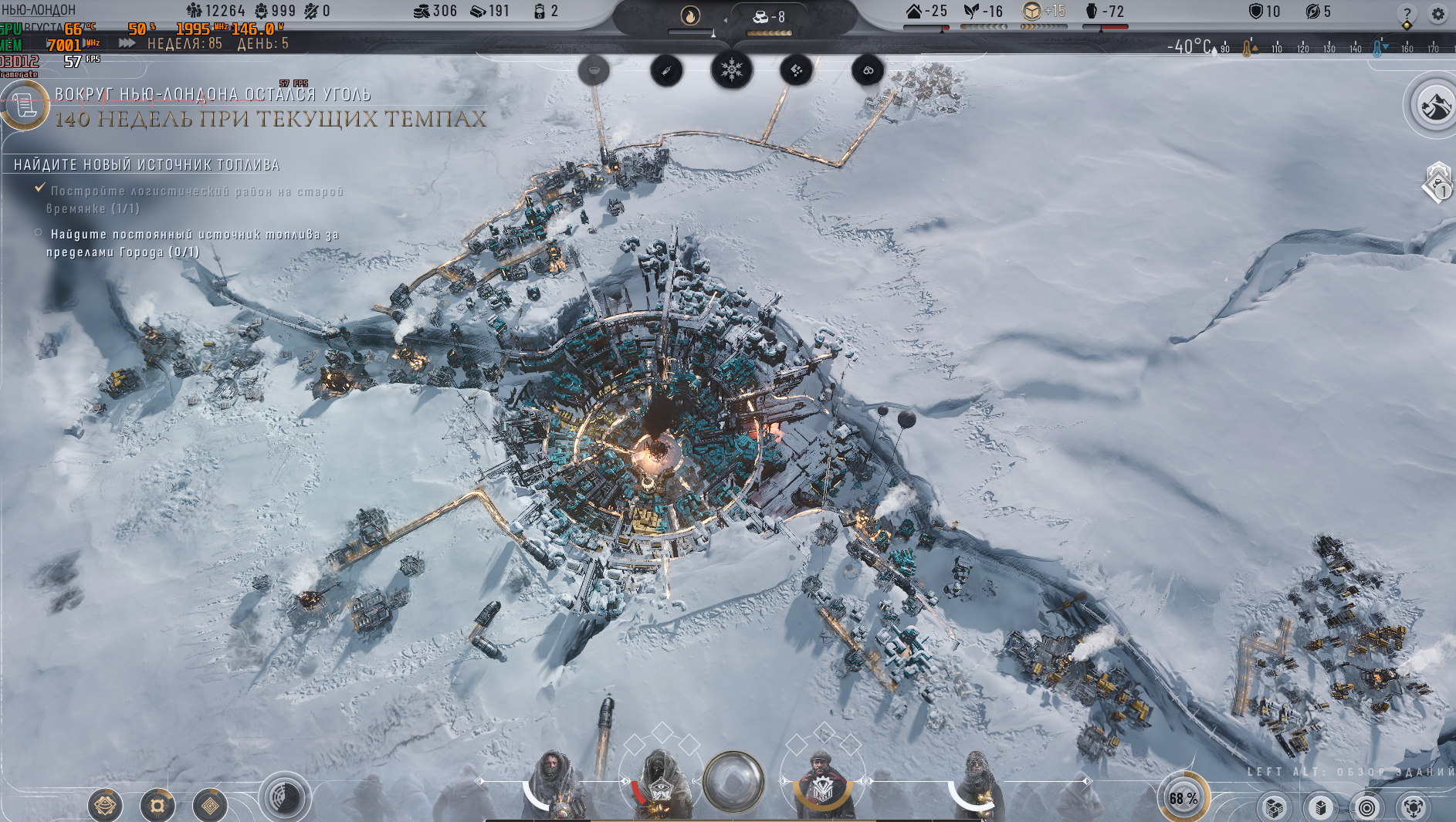Click the 68% trust gauge

1183,797
